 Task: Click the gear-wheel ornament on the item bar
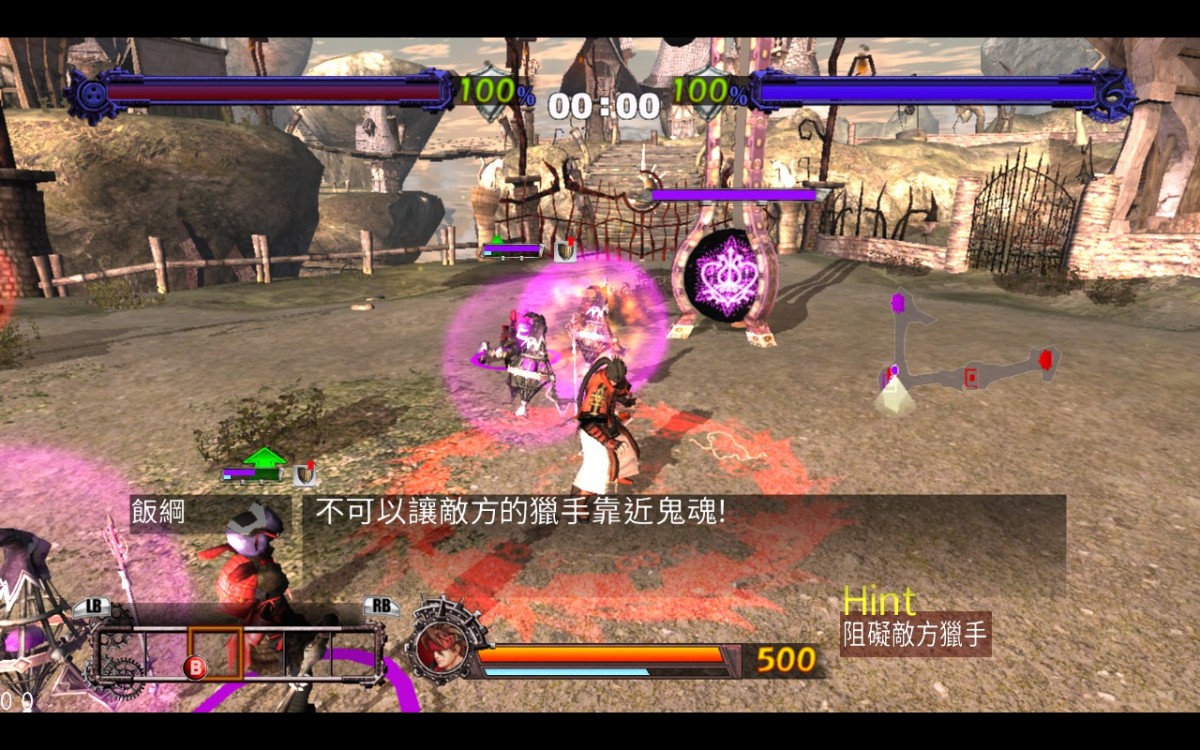[x=123, y=677]
